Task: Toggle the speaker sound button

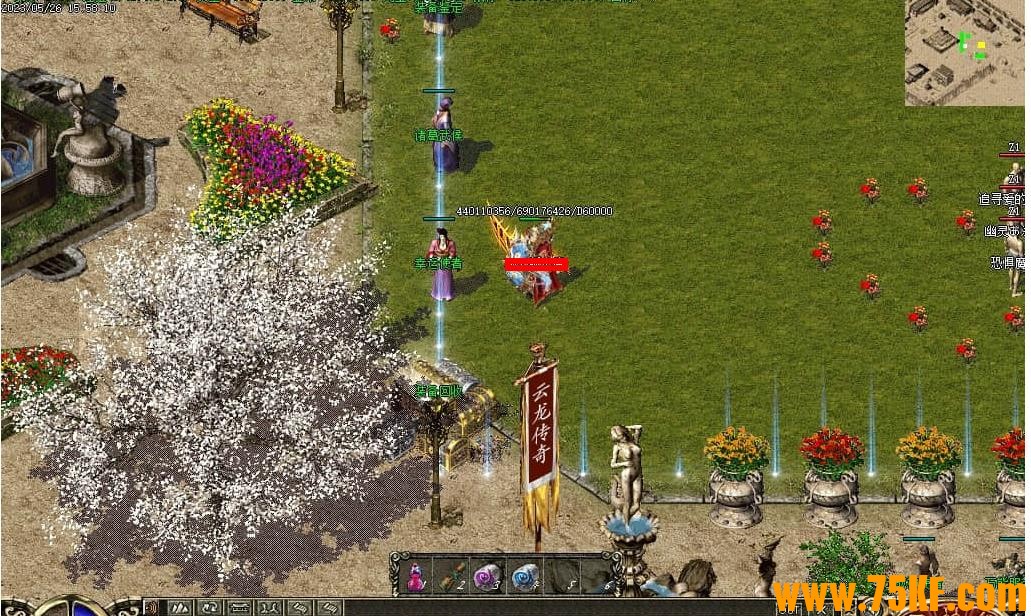Action: 151,607
